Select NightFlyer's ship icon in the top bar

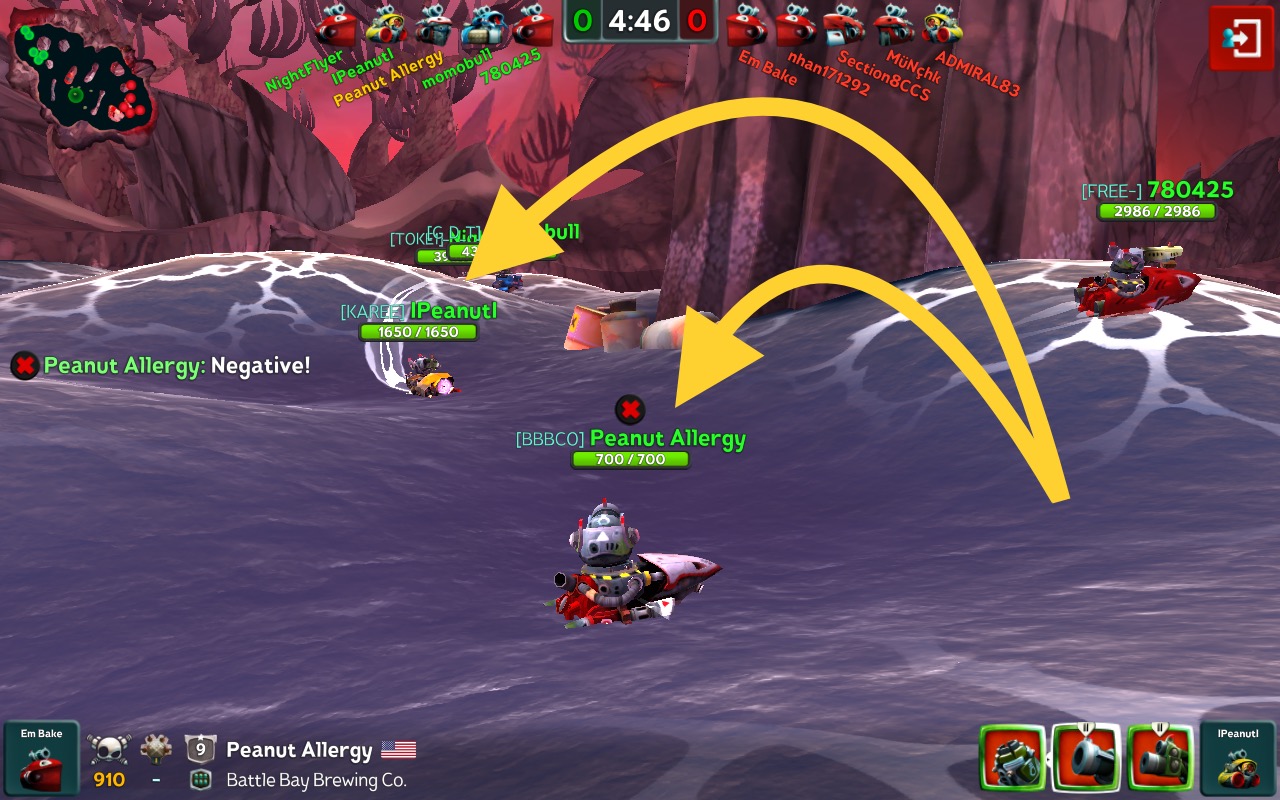336,26
